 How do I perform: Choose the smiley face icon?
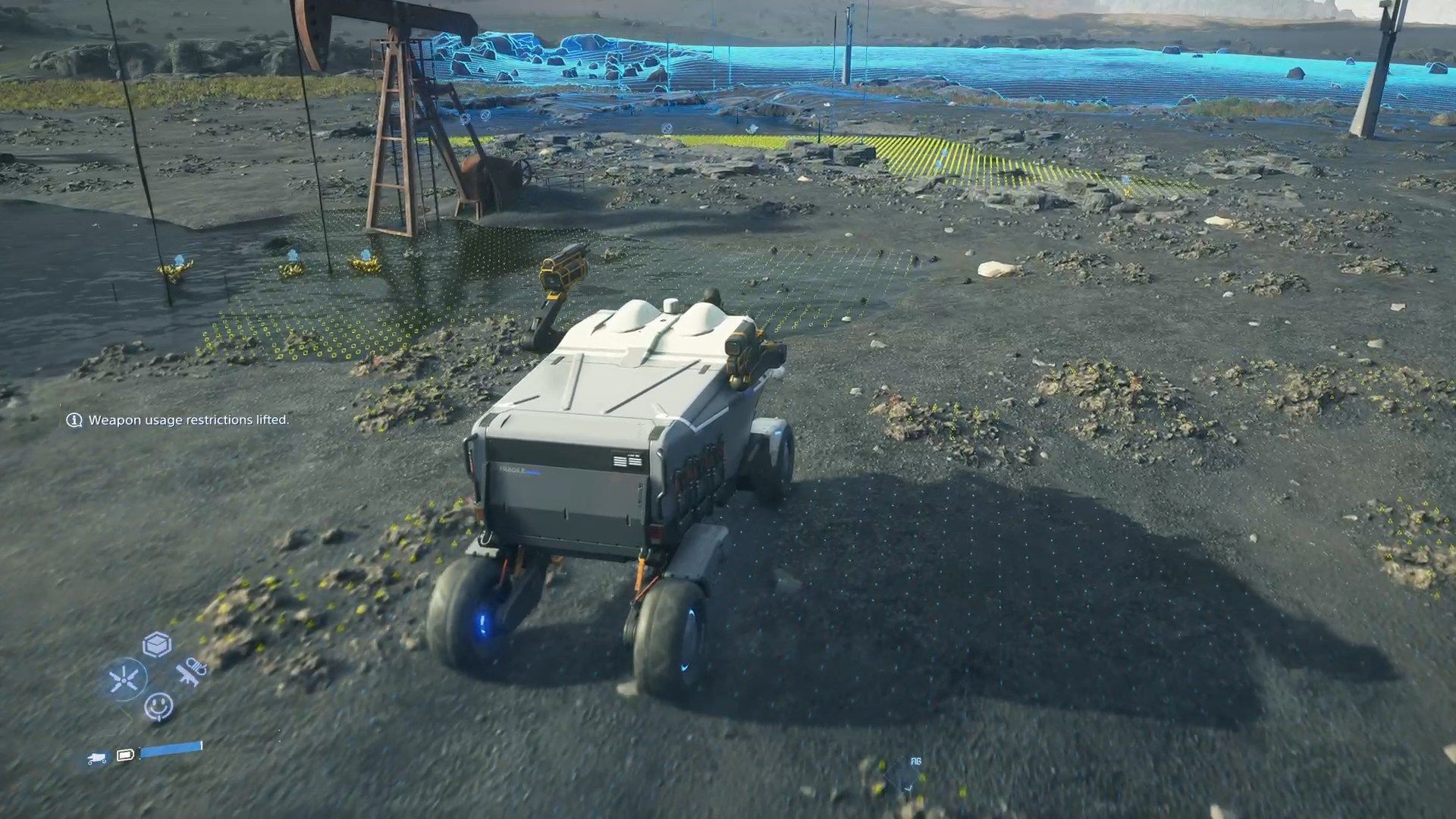(x=158, y=707)
